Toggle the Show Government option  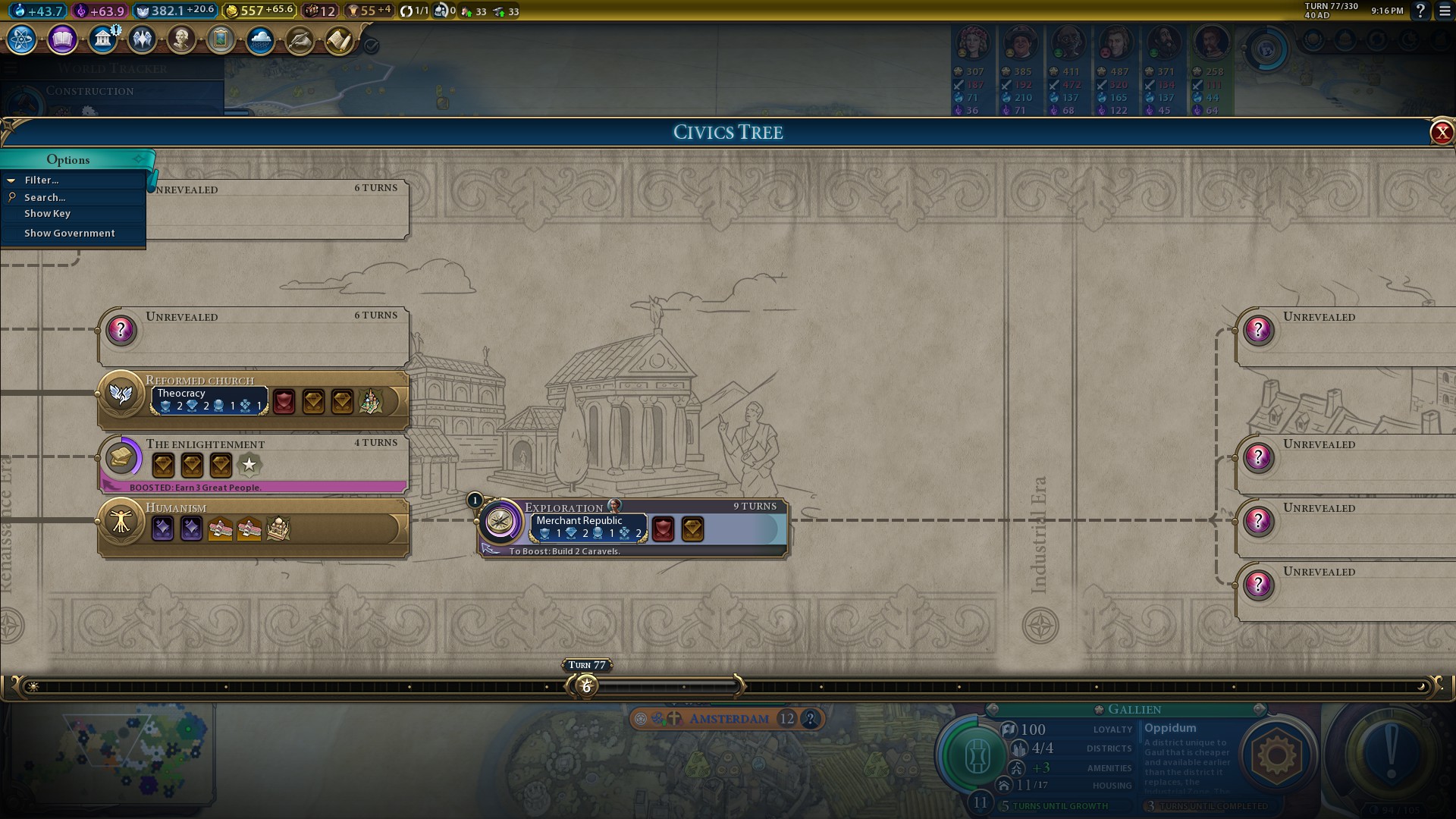pyautogui.click(x=69, y=234)
